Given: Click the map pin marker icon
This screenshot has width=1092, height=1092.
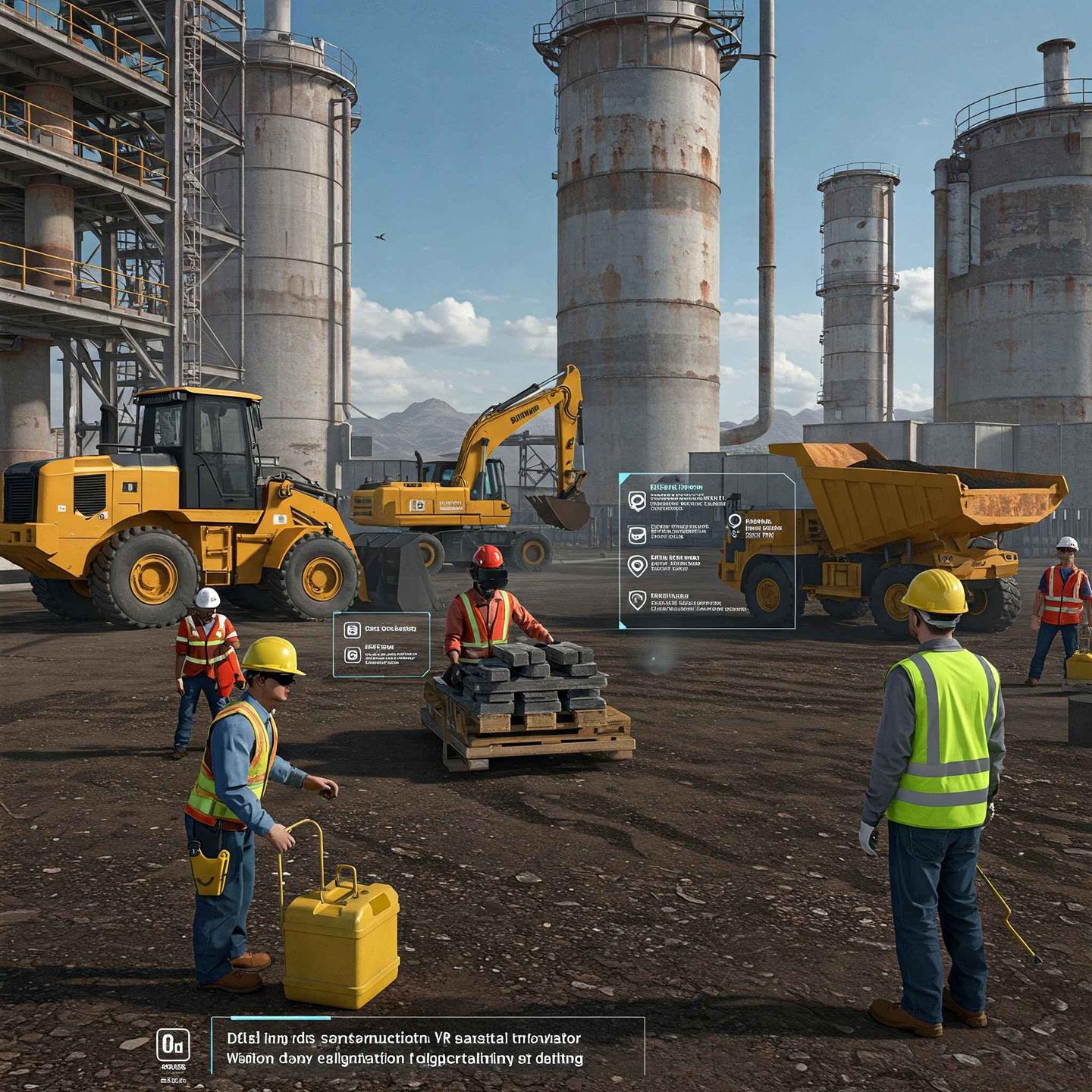Looking at the screenshot, I should 734,522.
